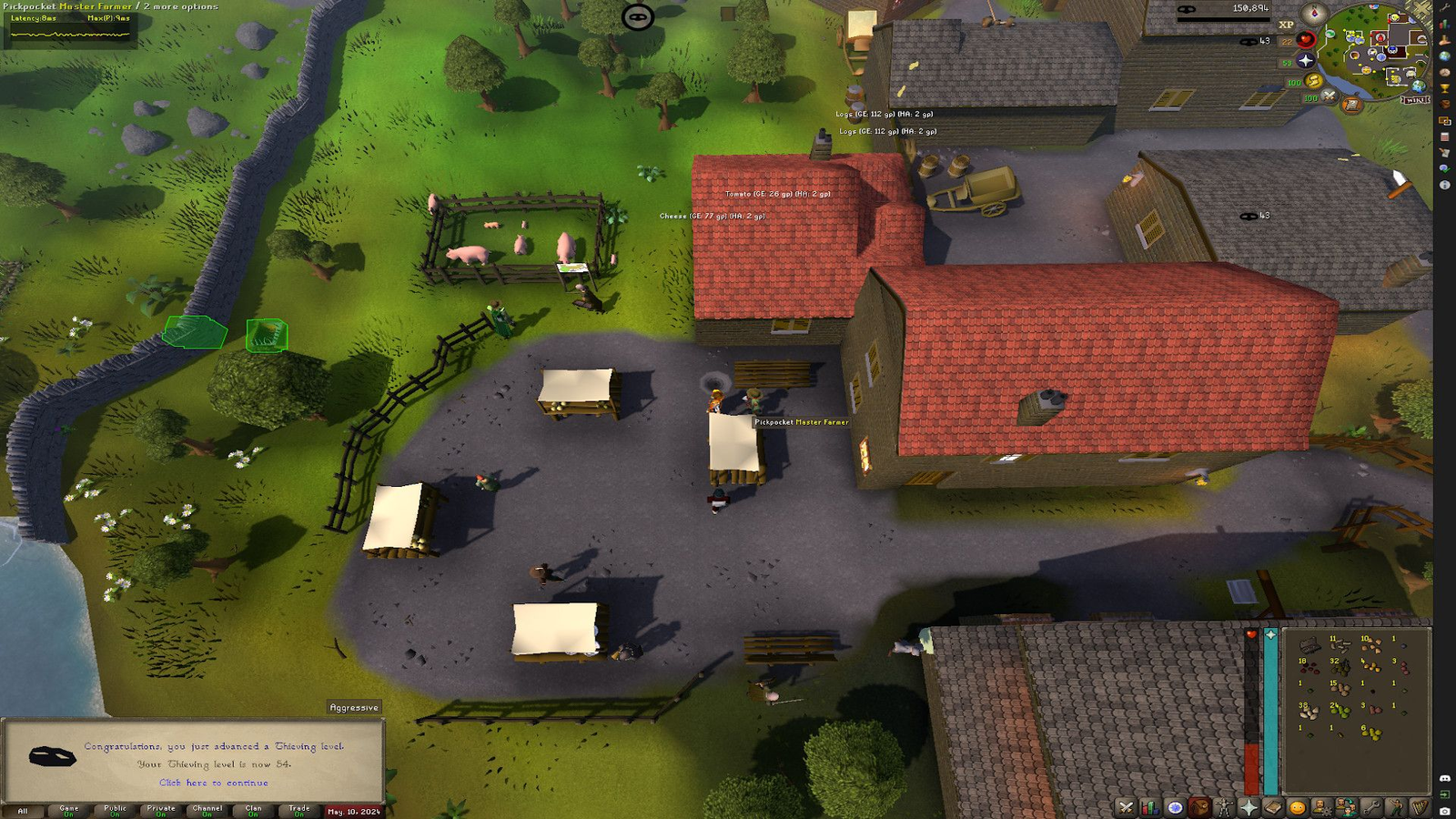Open the wrench Settings tab
This screenshot has width=1456, height=819.
[x=1371, y=807]
